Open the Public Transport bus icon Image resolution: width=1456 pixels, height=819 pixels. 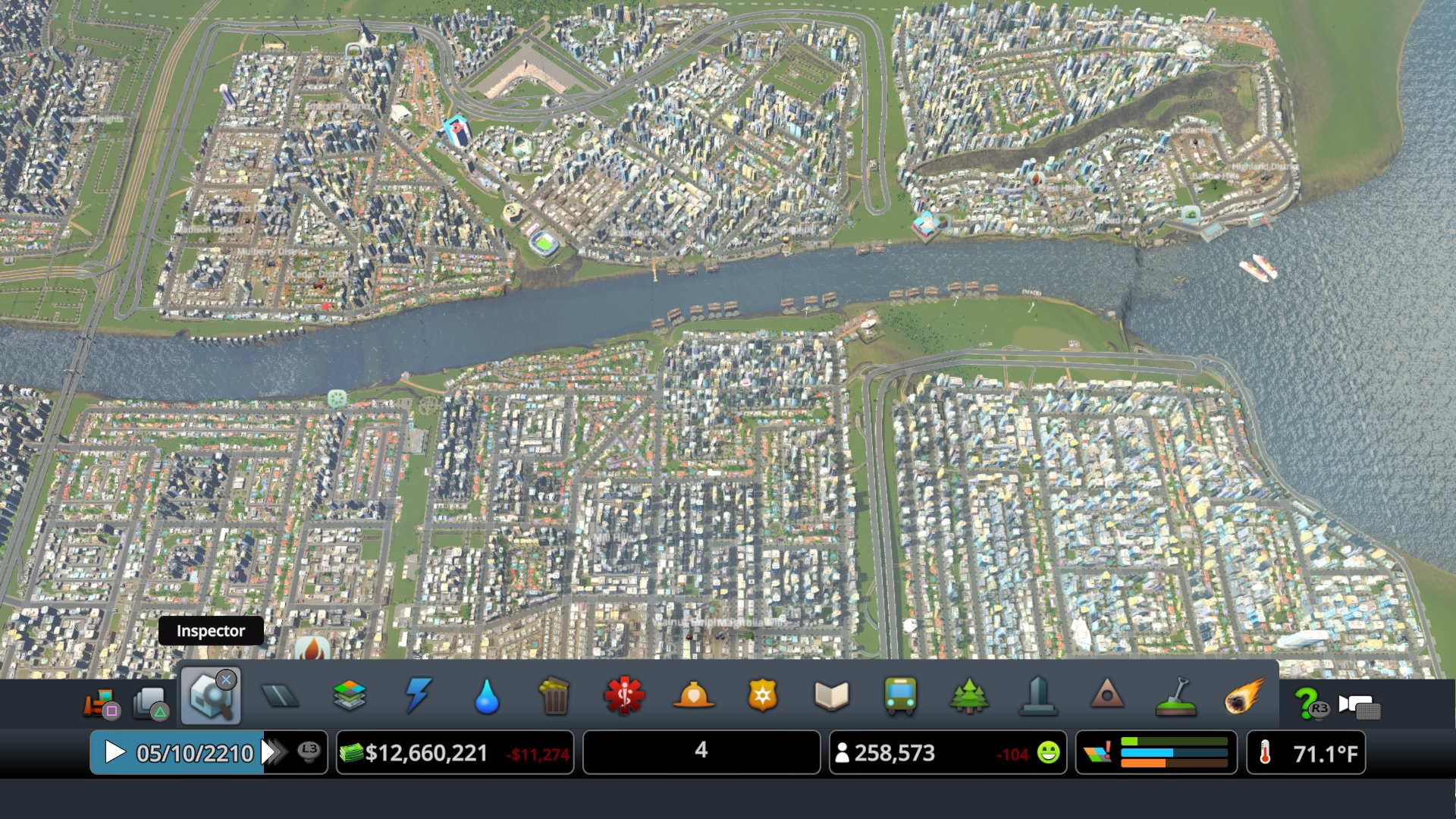(900, 698)
